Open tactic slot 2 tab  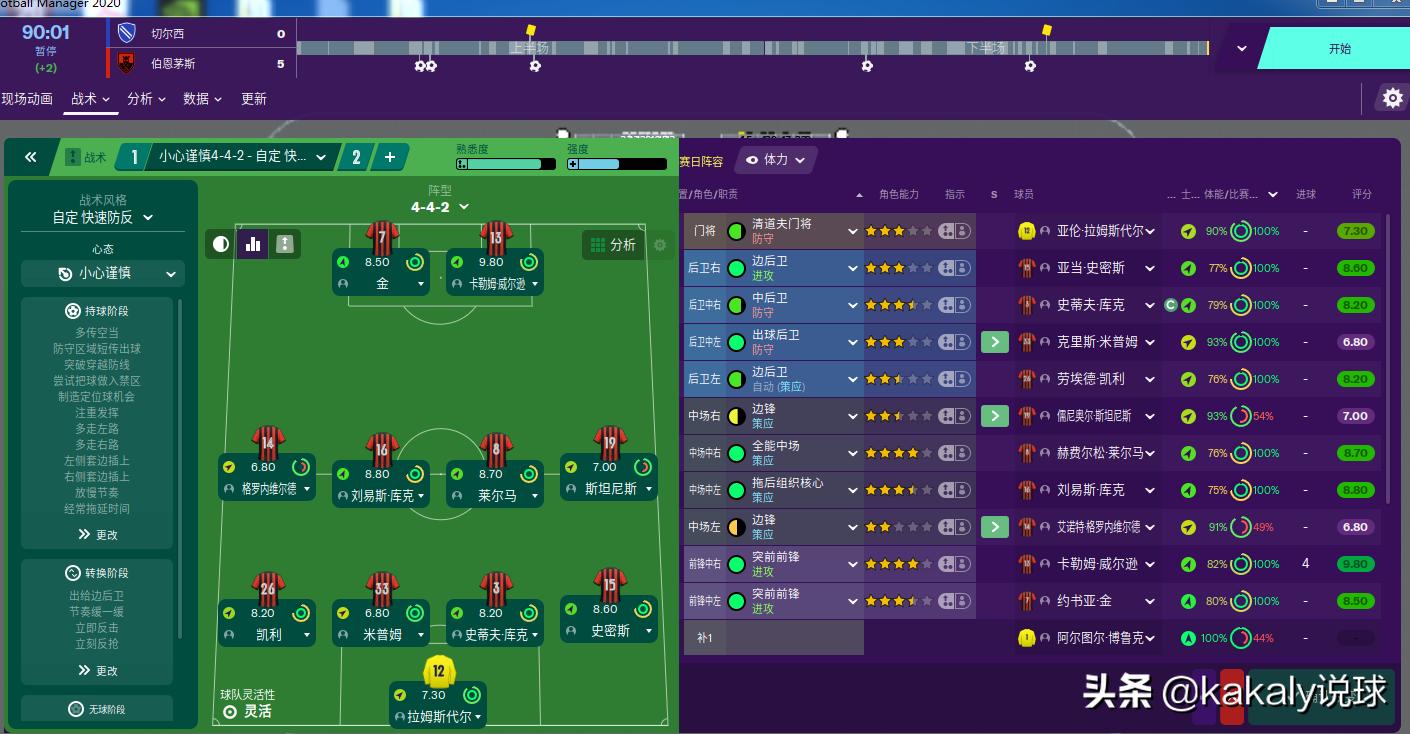coord(354,157)
